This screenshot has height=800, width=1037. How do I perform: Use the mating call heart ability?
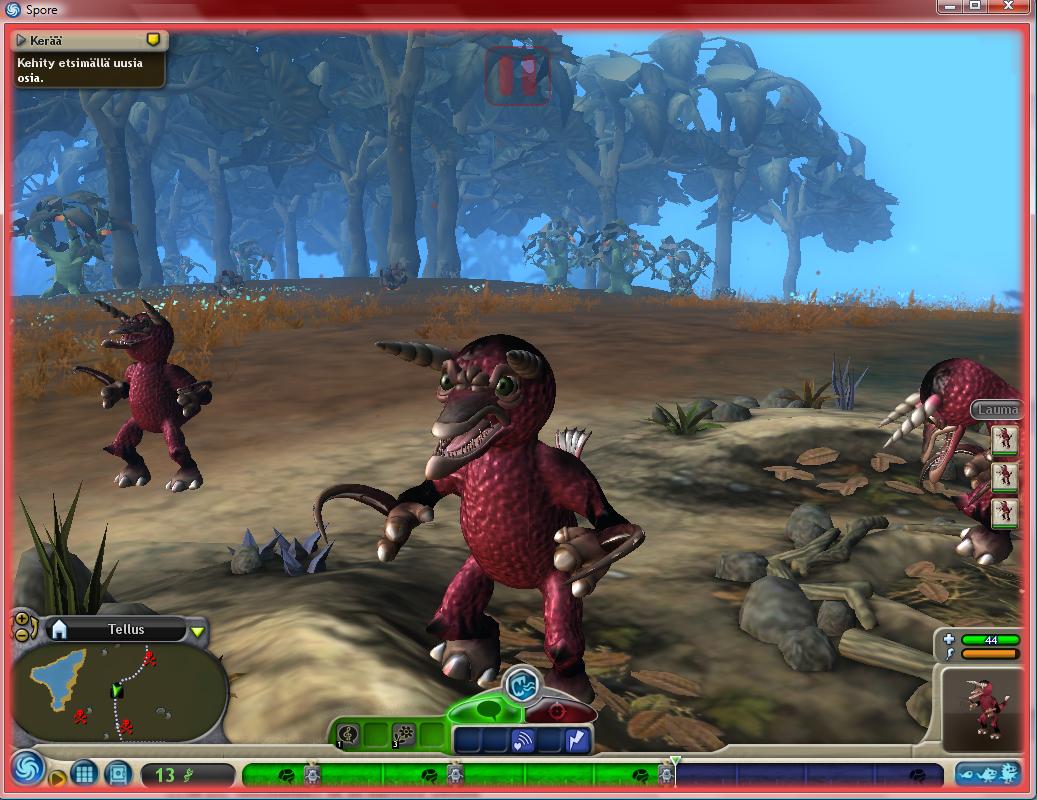coord(523,741)
